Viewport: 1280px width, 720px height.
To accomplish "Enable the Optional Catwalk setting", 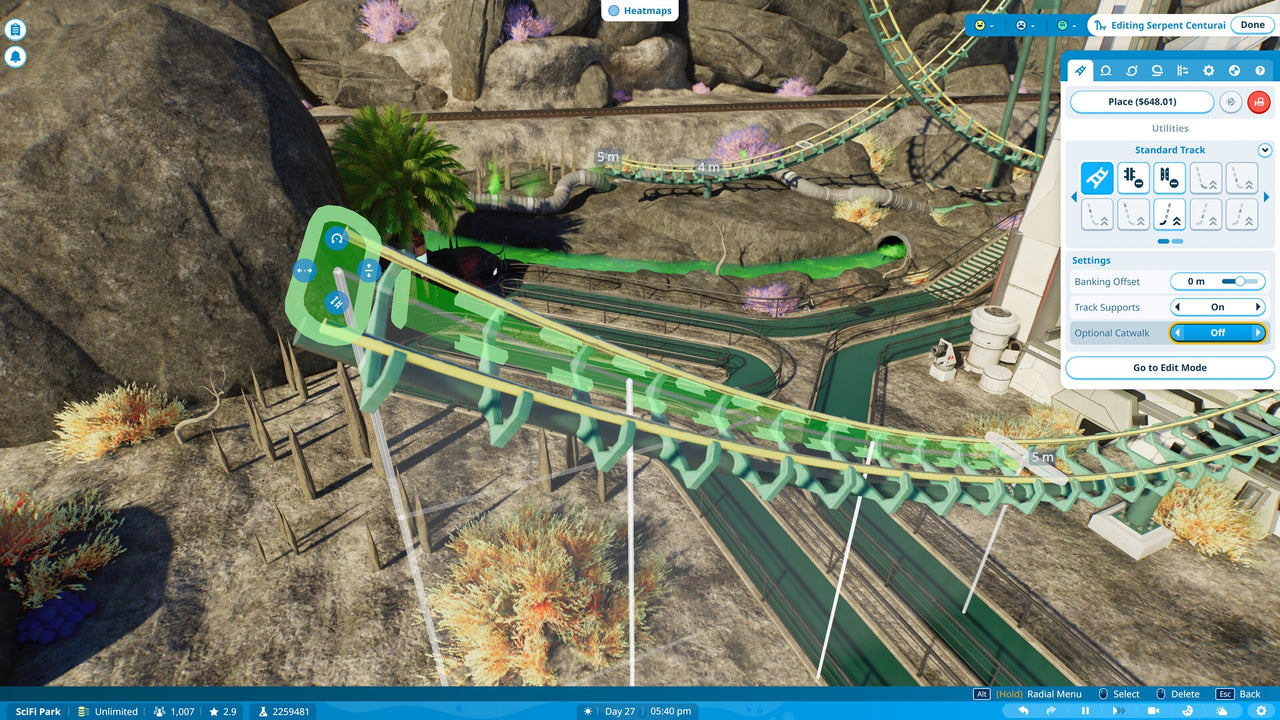I will coord(1258,332).
